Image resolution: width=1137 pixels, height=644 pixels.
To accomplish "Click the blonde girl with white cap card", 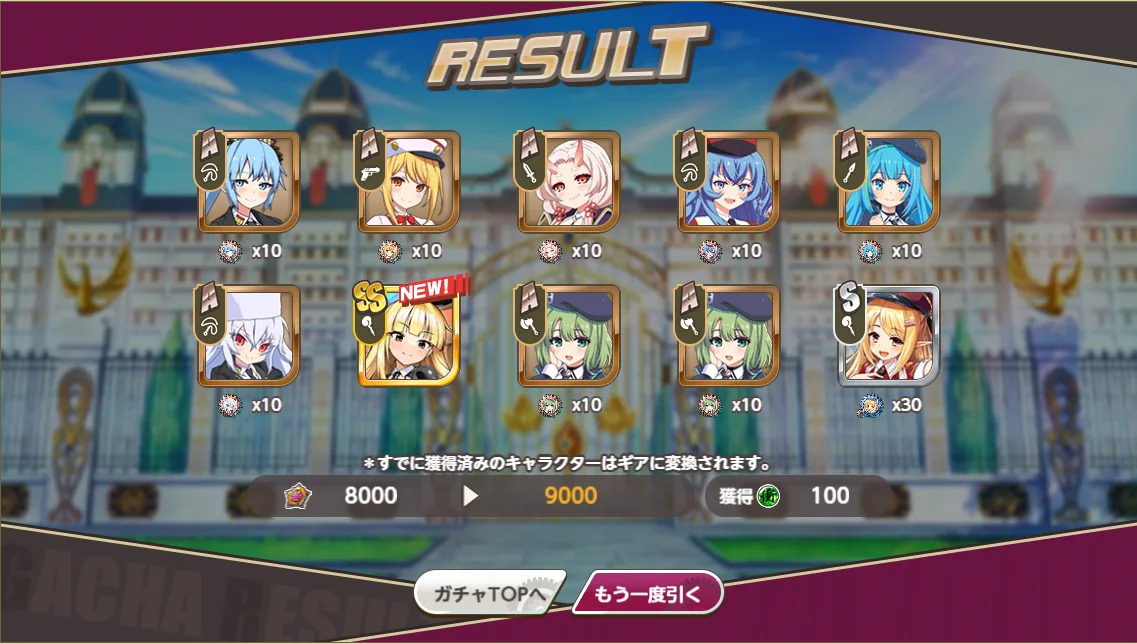I will [x=408, y=181].
